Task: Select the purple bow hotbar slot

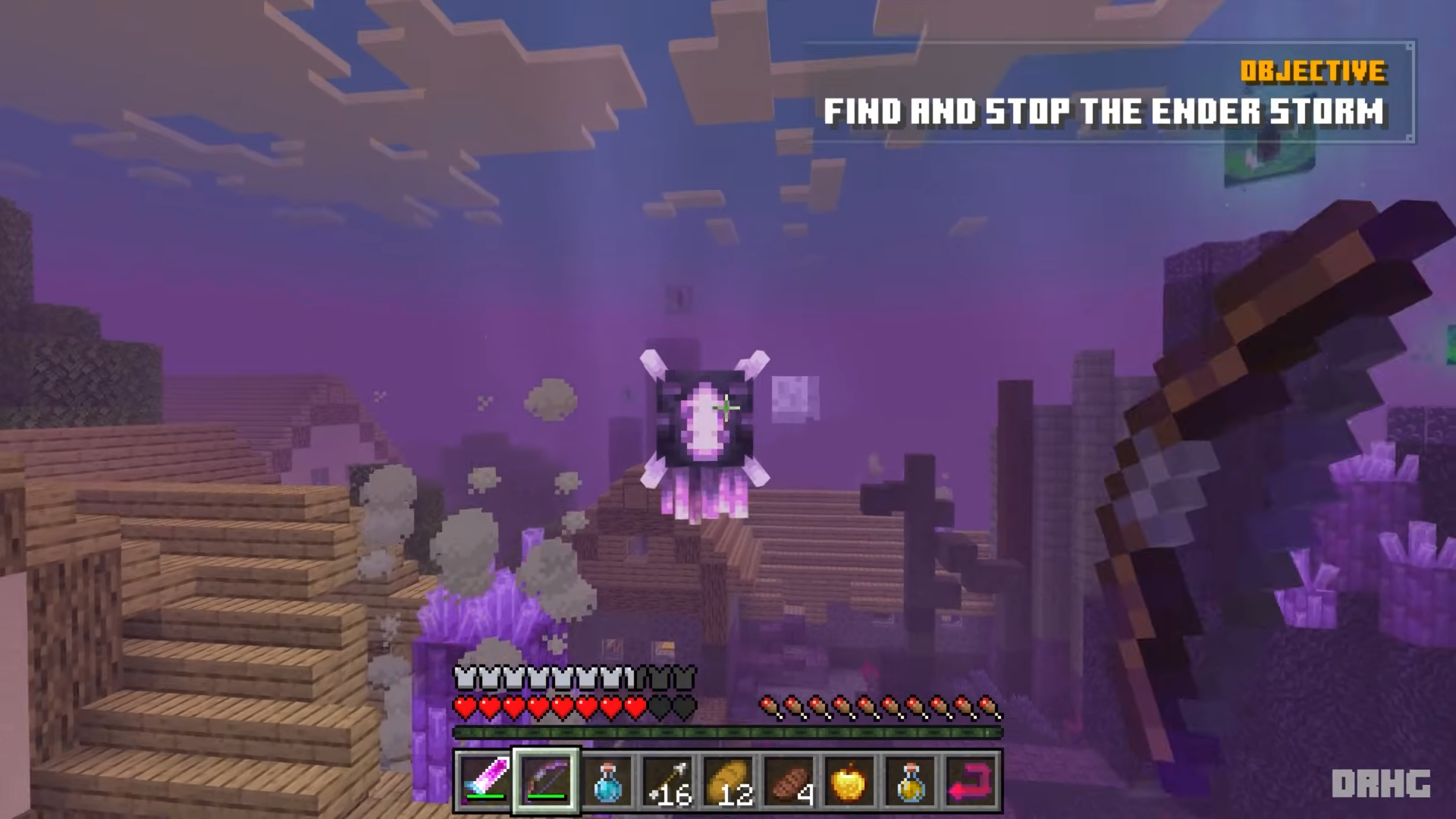Action: pos(546,780)
